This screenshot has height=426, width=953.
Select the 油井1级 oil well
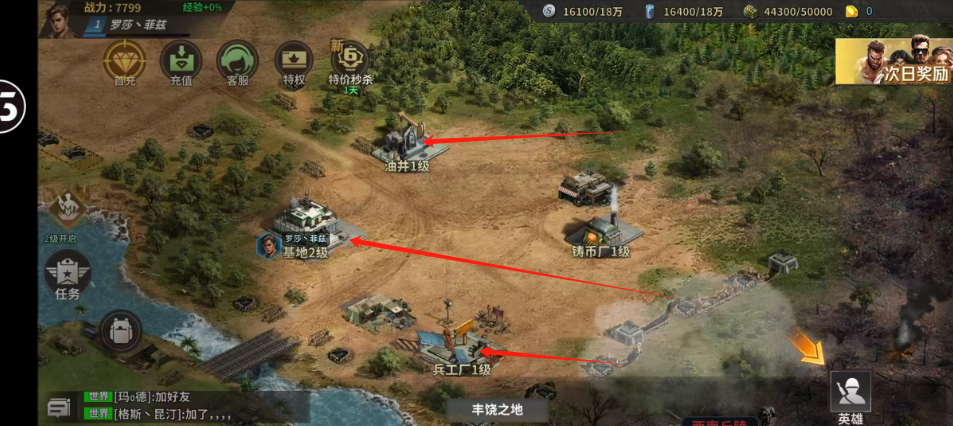[x=405, y=140]
